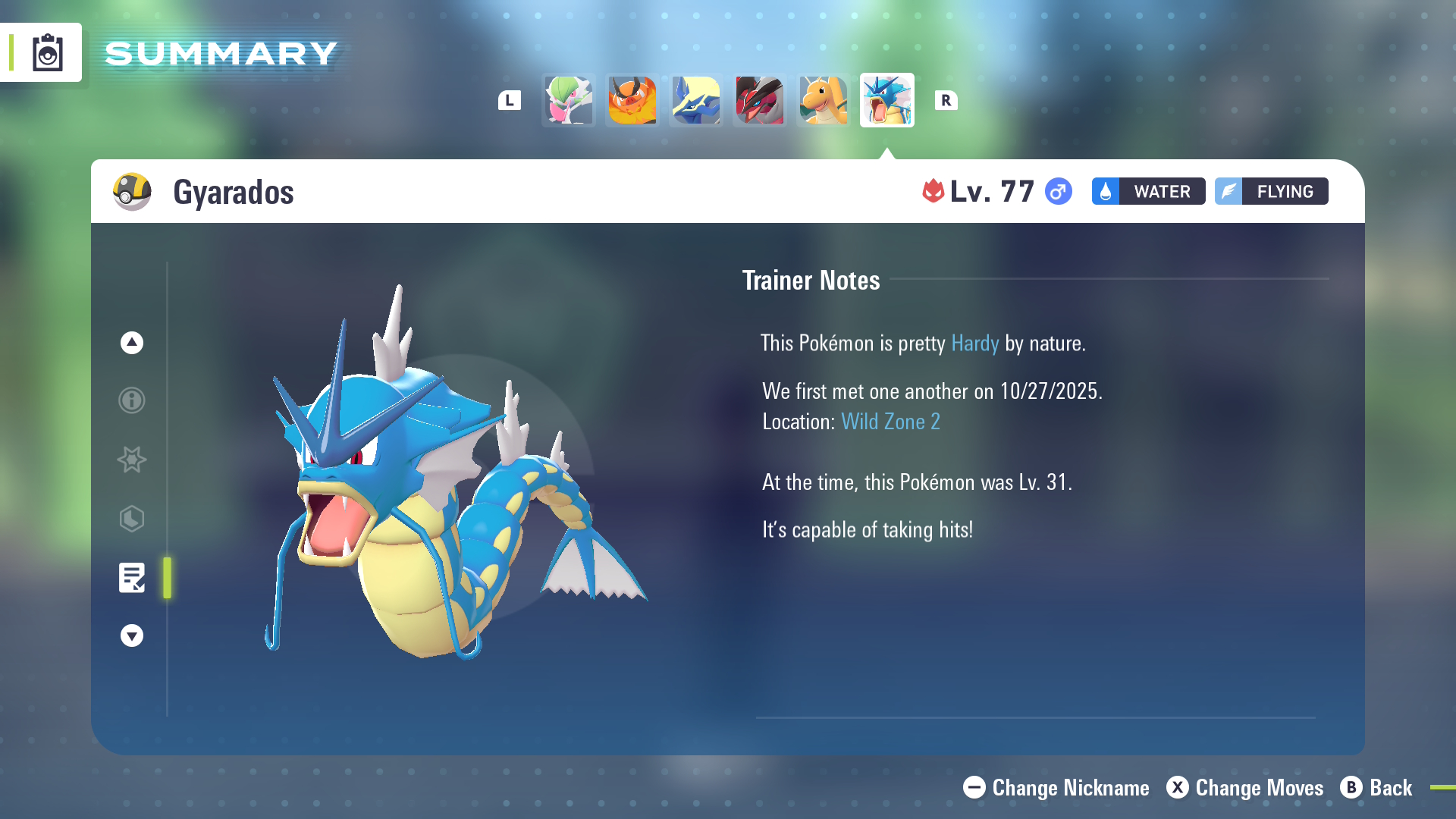Click the male gender symbol
This screenshot has height=819, width=1456.
tap(1059, 192)
